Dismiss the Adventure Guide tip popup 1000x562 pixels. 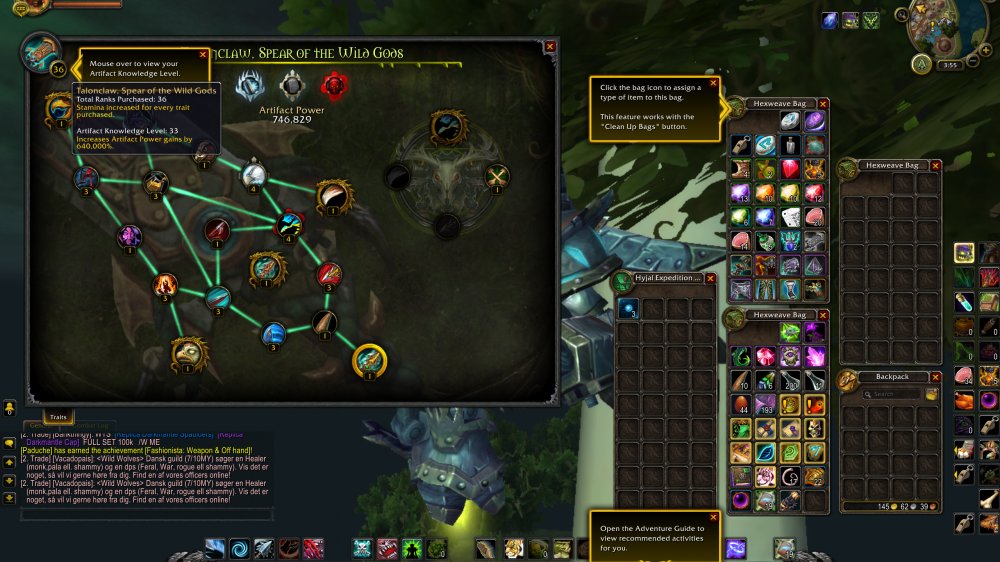pos(712,517)
